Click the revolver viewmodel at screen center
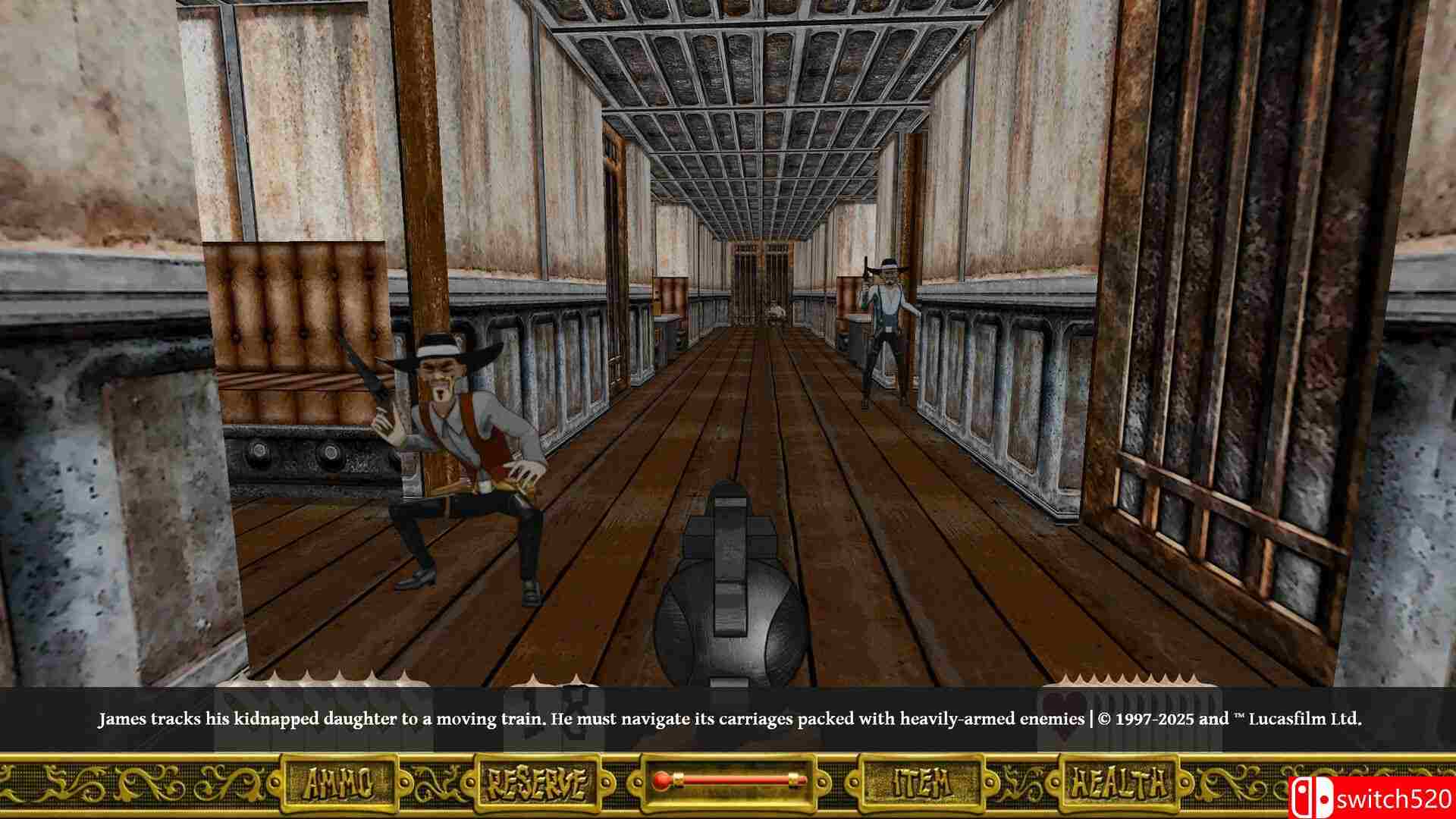Screen dimensions: 1456x819 pos(728,599)
